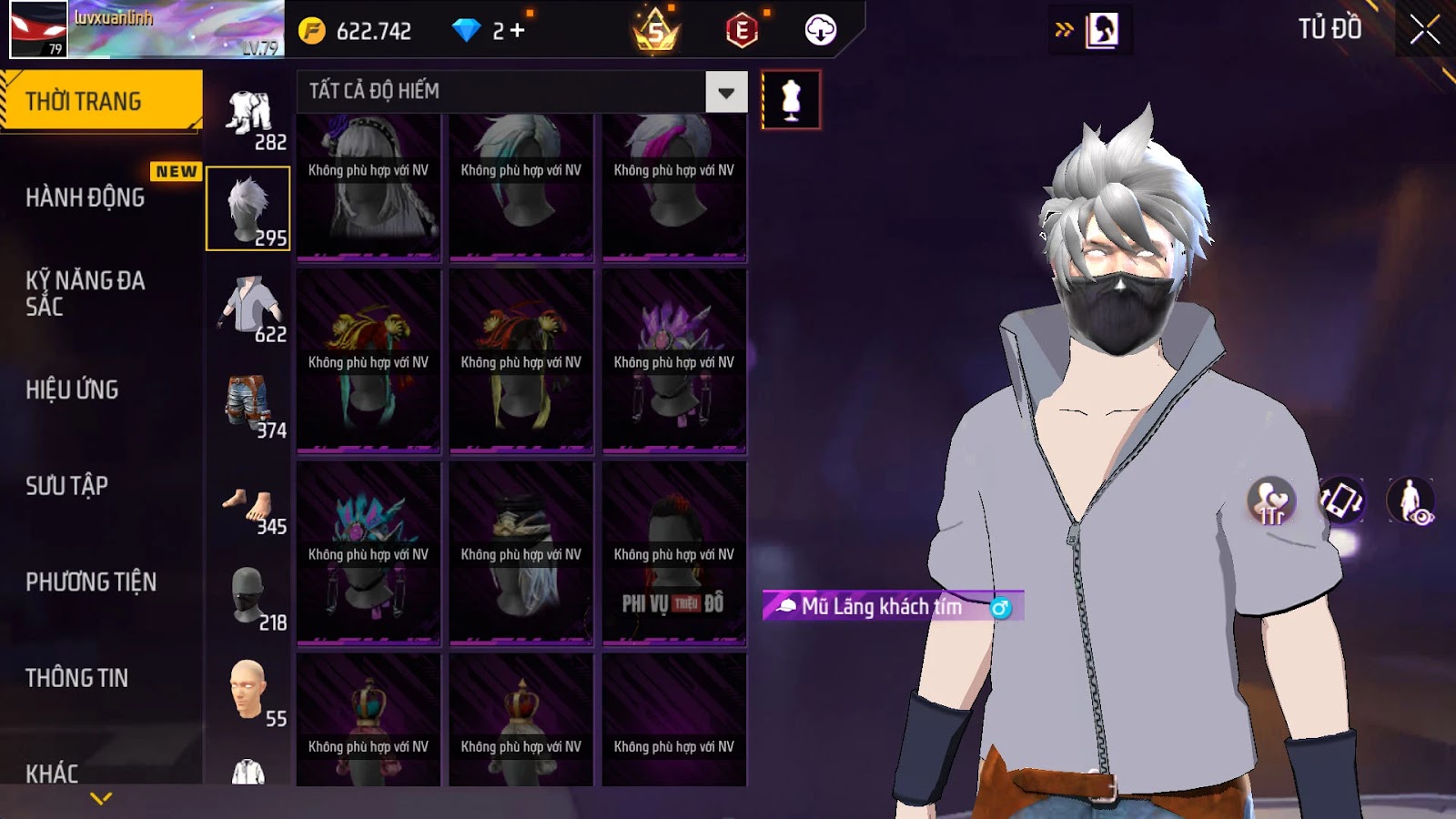Click the mannequin icon button
Viewport: 1456px width, 819px height.
click(x=791, y=100)
